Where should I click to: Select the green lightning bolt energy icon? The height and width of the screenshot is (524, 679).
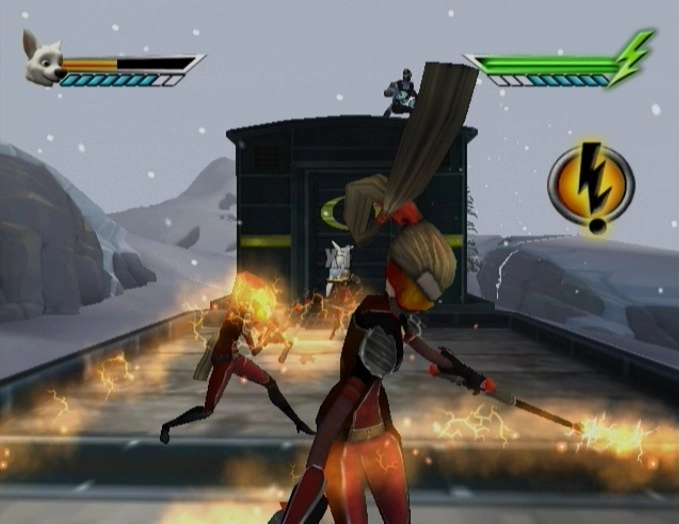pyautogui.click(x=634, y=58)
